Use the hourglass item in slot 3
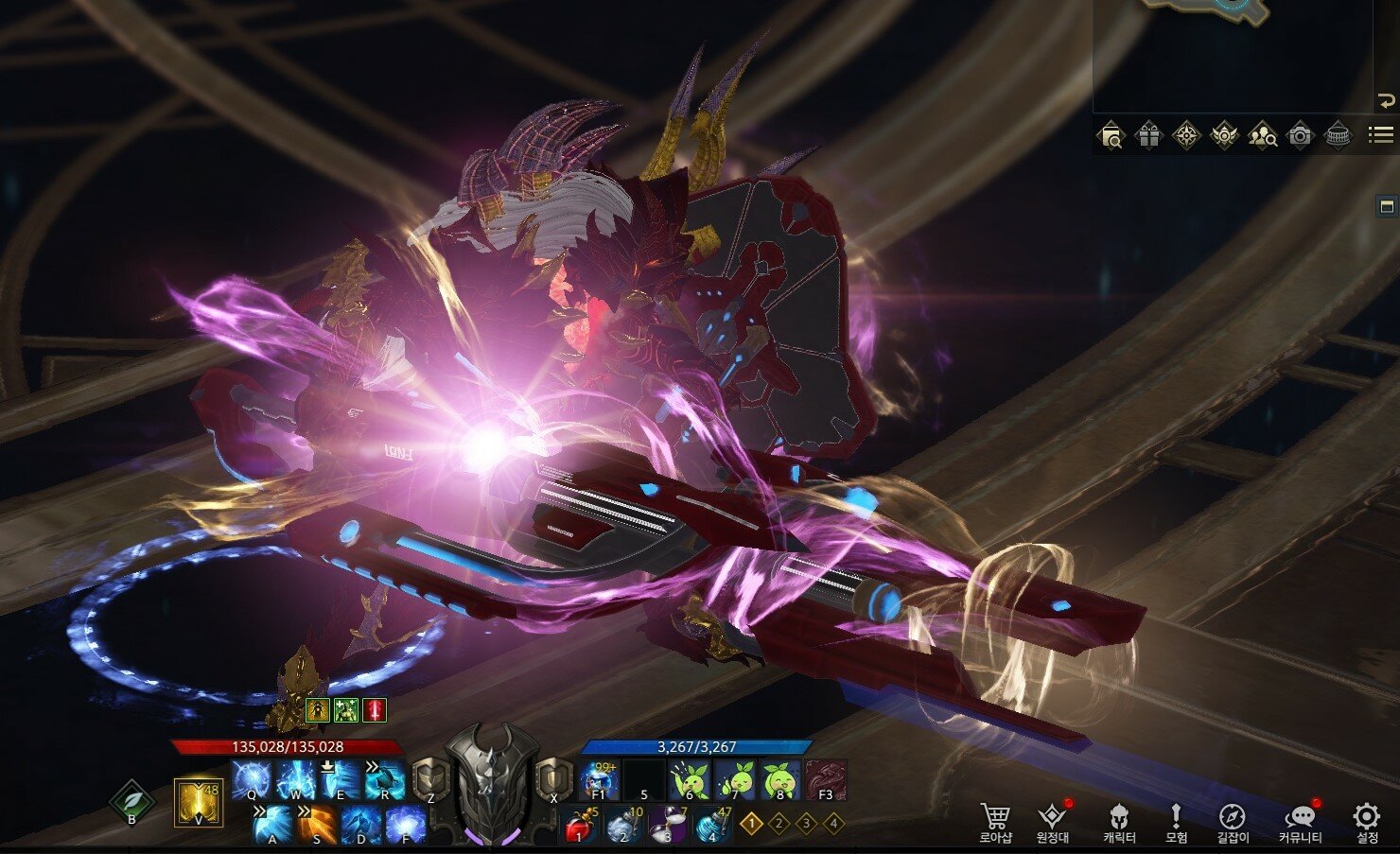The height and width of the screenshot is (854, 1400). [x=666, y=826]
